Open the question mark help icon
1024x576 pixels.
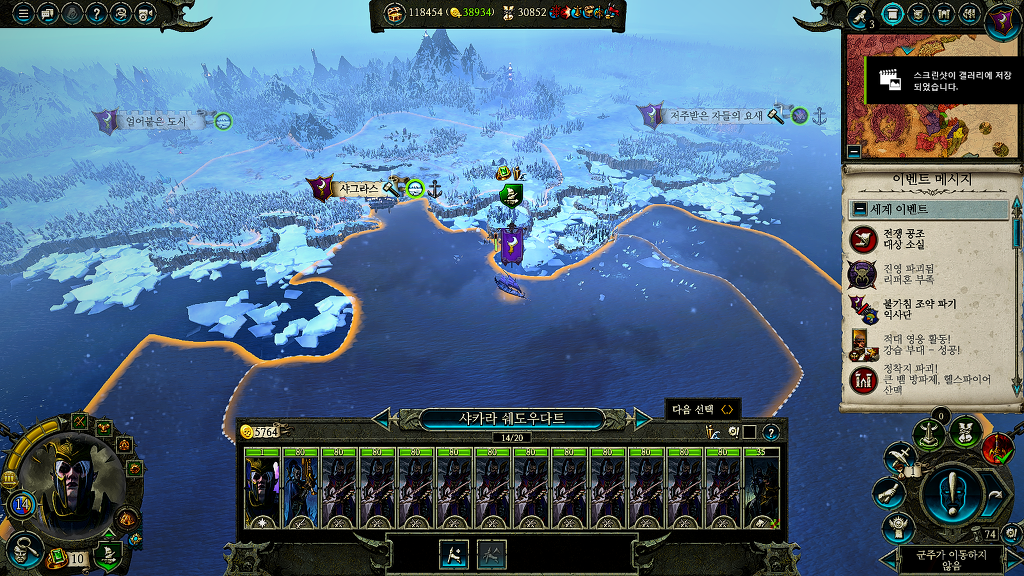coord(97,14)
